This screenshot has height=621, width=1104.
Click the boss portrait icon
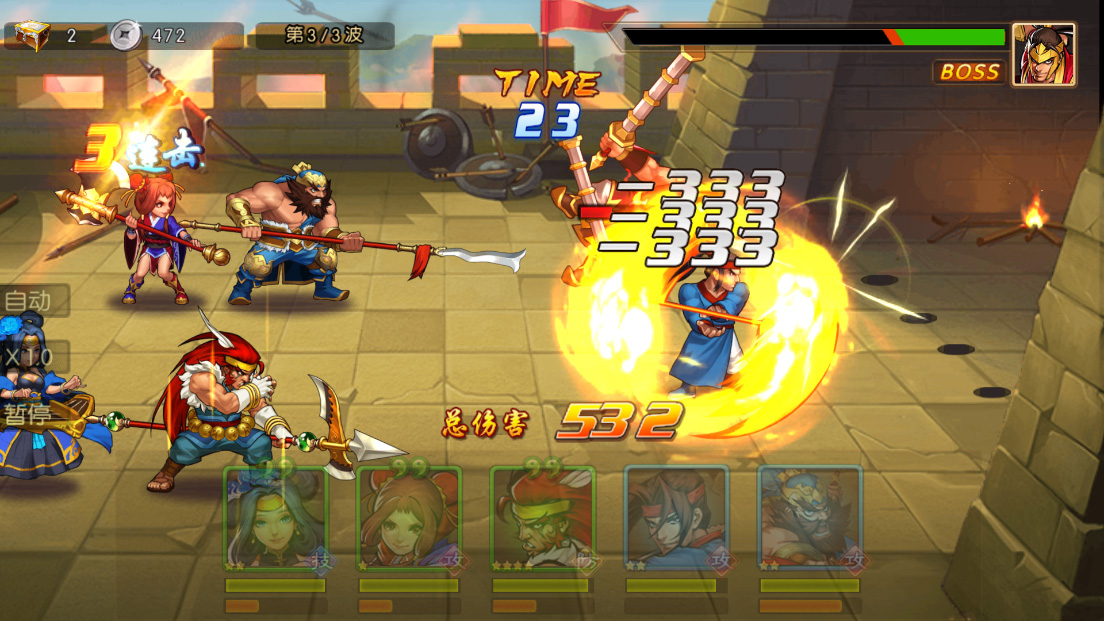1043,54
